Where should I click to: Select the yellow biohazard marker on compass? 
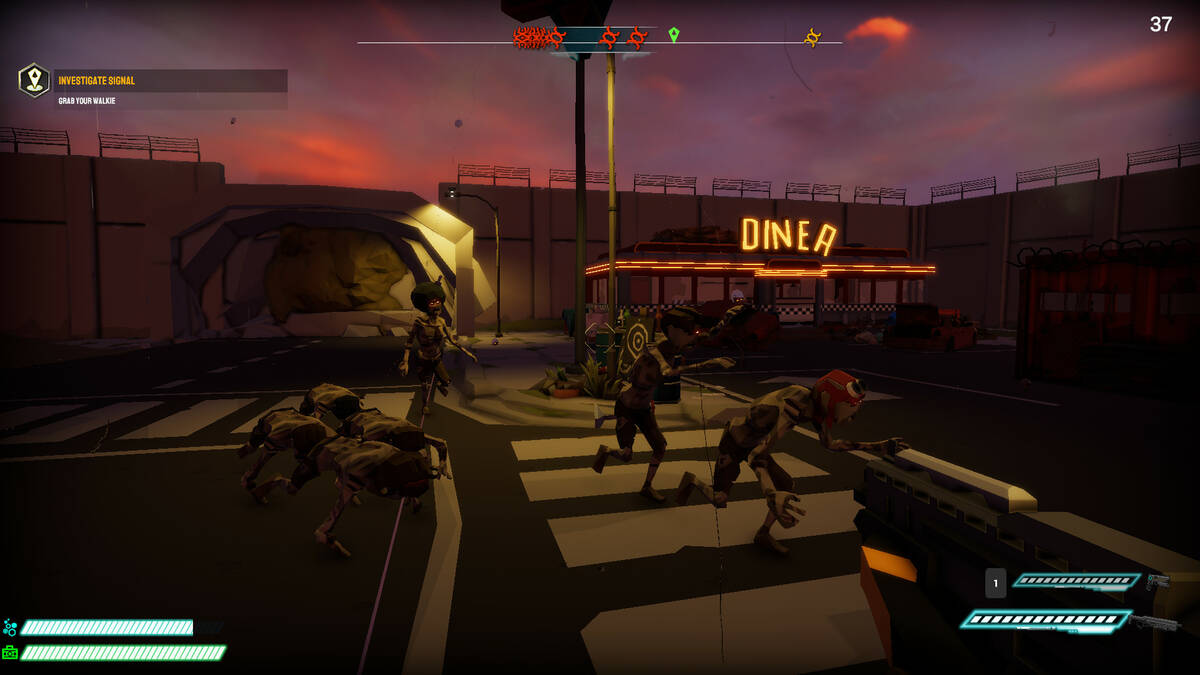click(x=813, y=38)
